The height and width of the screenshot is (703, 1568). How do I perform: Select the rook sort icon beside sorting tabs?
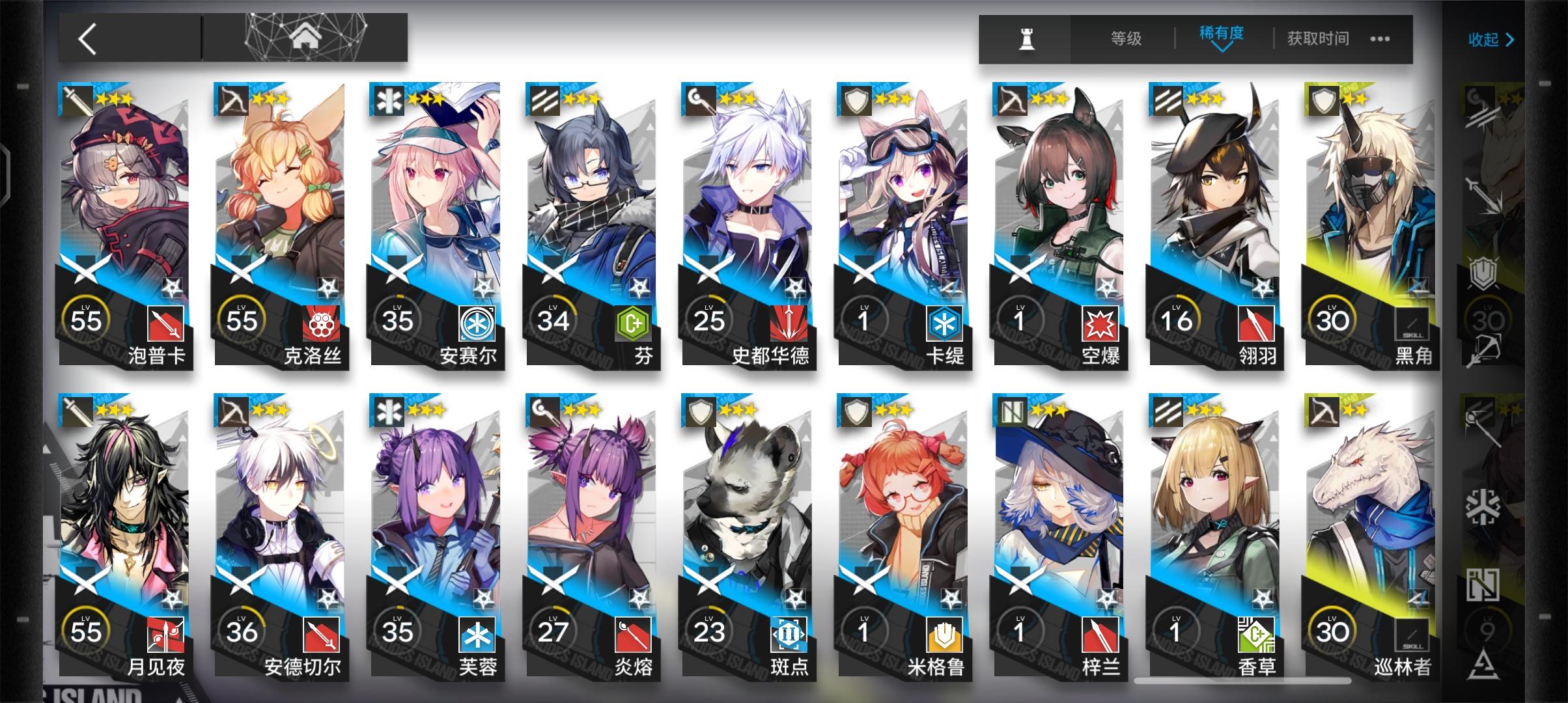coord(1026,38)
